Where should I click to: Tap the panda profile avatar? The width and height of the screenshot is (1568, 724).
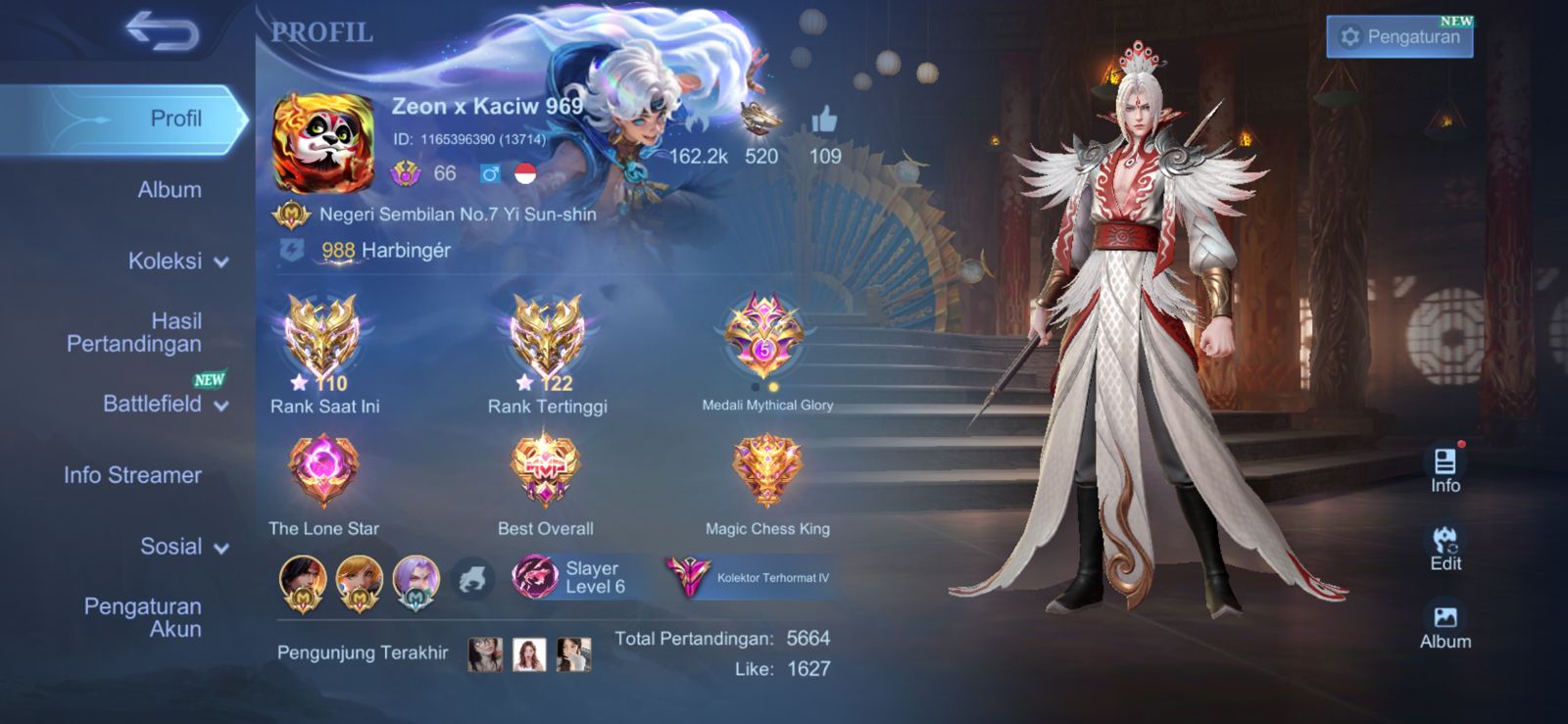322,143
